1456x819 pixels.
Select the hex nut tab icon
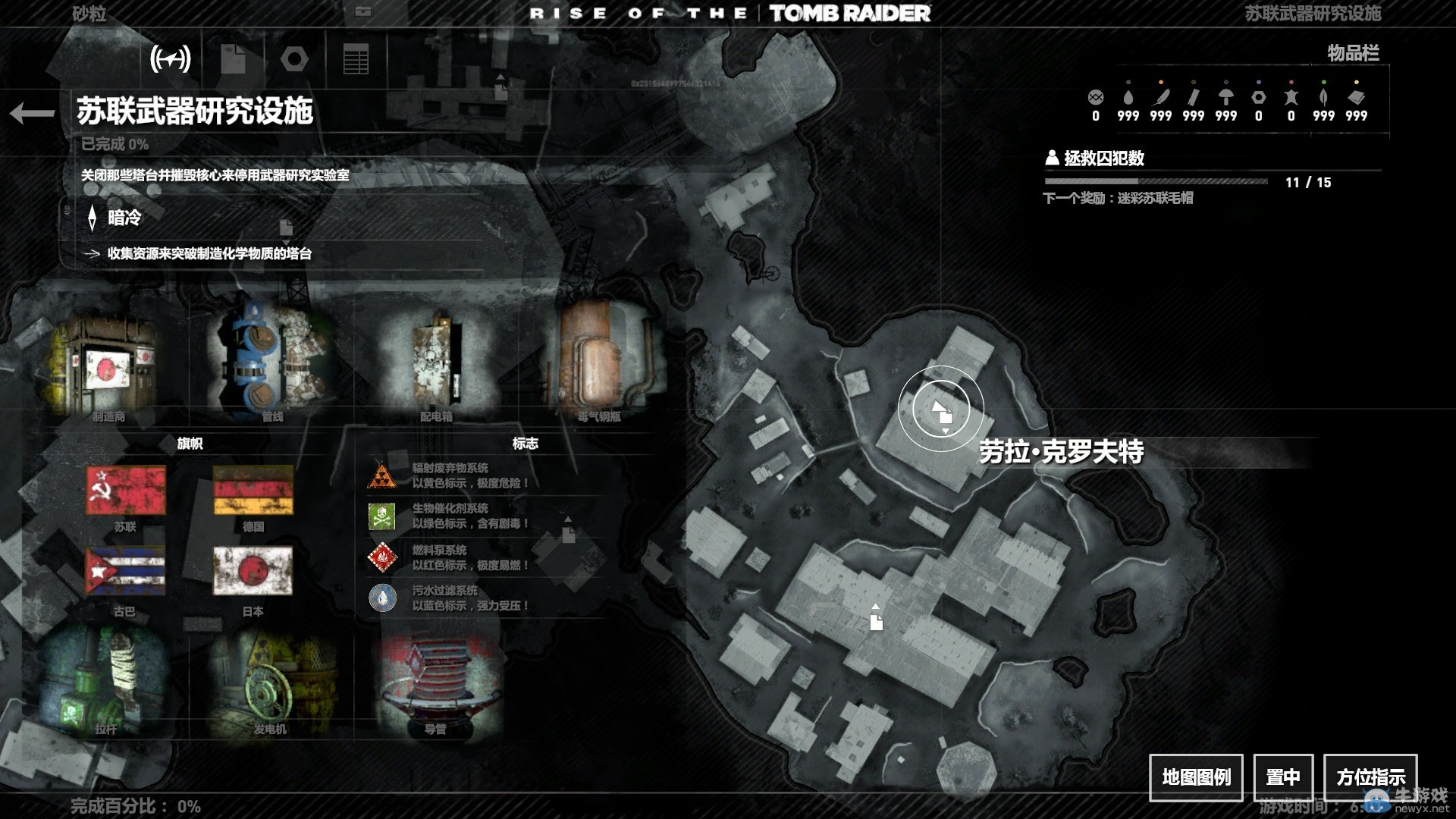294,58
